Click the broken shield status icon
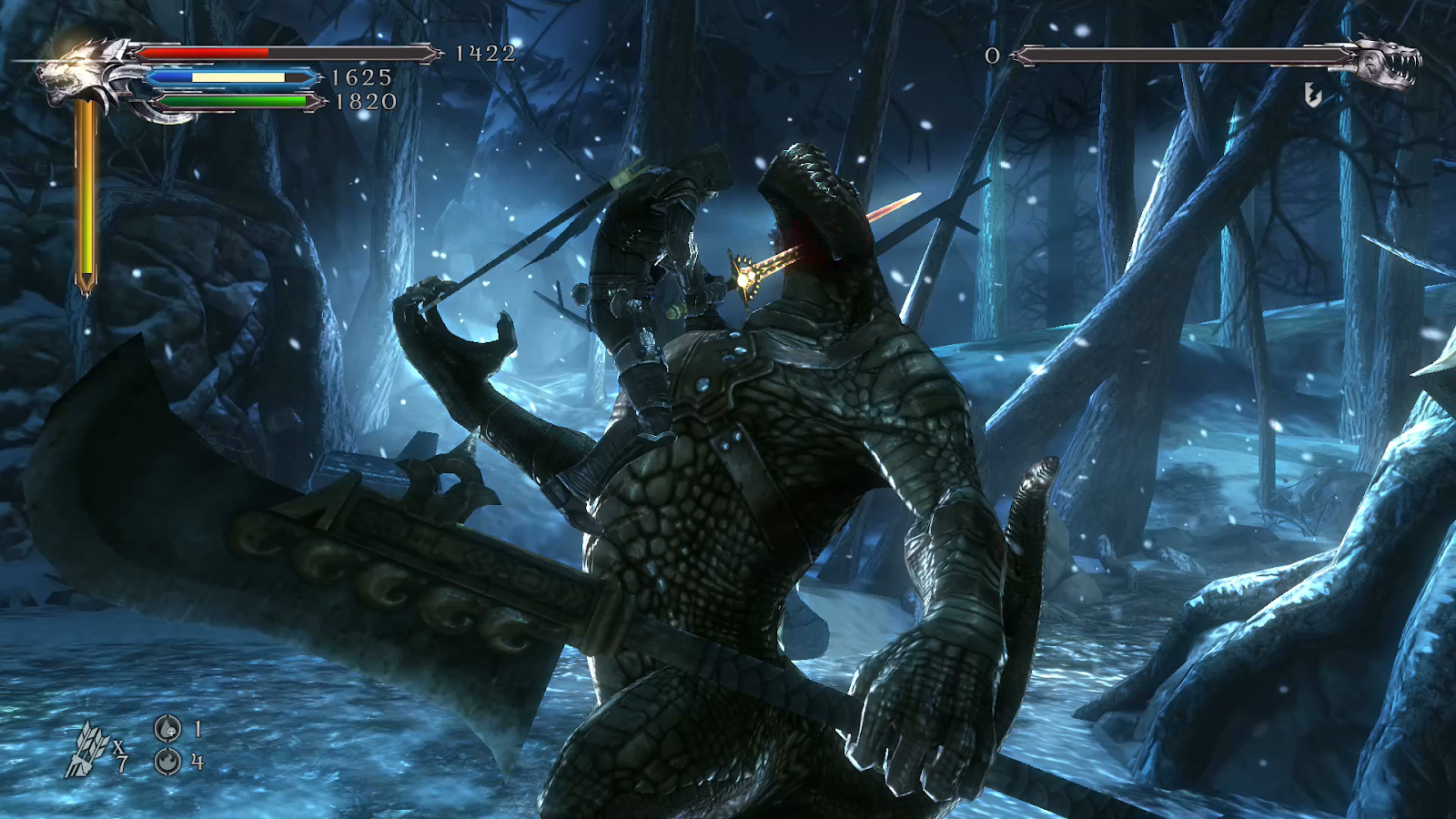This screenshot has height=819, width=1456. pyautogui.click(x=1312, y=94)
